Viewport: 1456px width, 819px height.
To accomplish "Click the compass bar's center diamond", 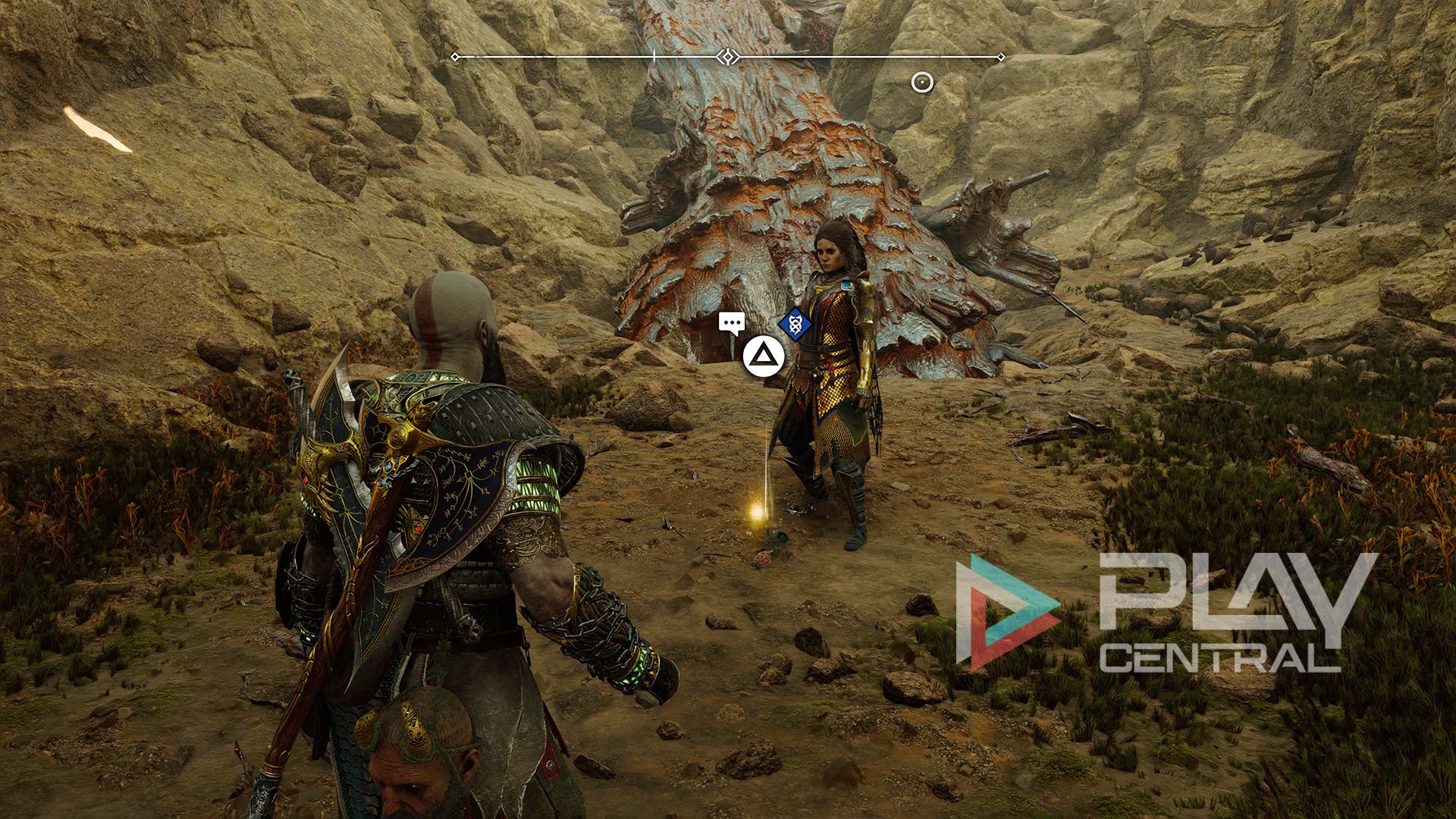I will [728, 57].
